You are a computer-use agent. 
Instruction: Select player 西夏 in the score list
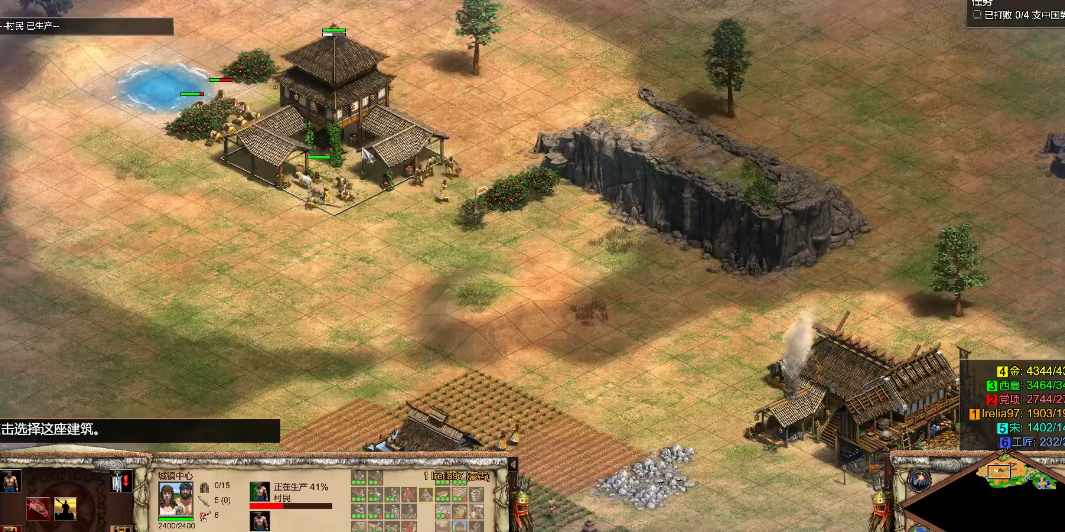point(1020,385)
